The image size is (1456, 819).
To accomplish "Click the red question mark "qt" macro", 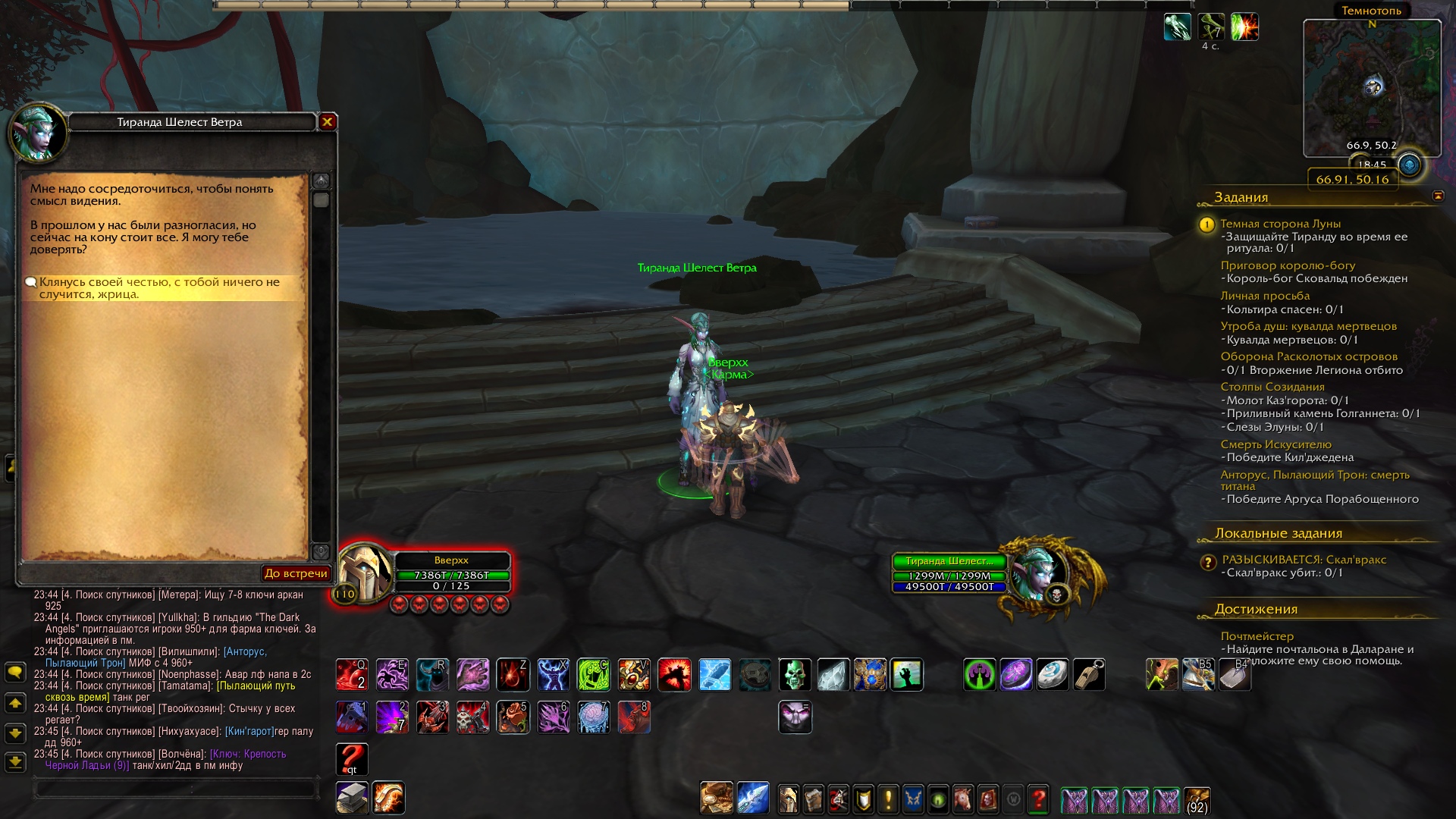I will tap(352, 759).
